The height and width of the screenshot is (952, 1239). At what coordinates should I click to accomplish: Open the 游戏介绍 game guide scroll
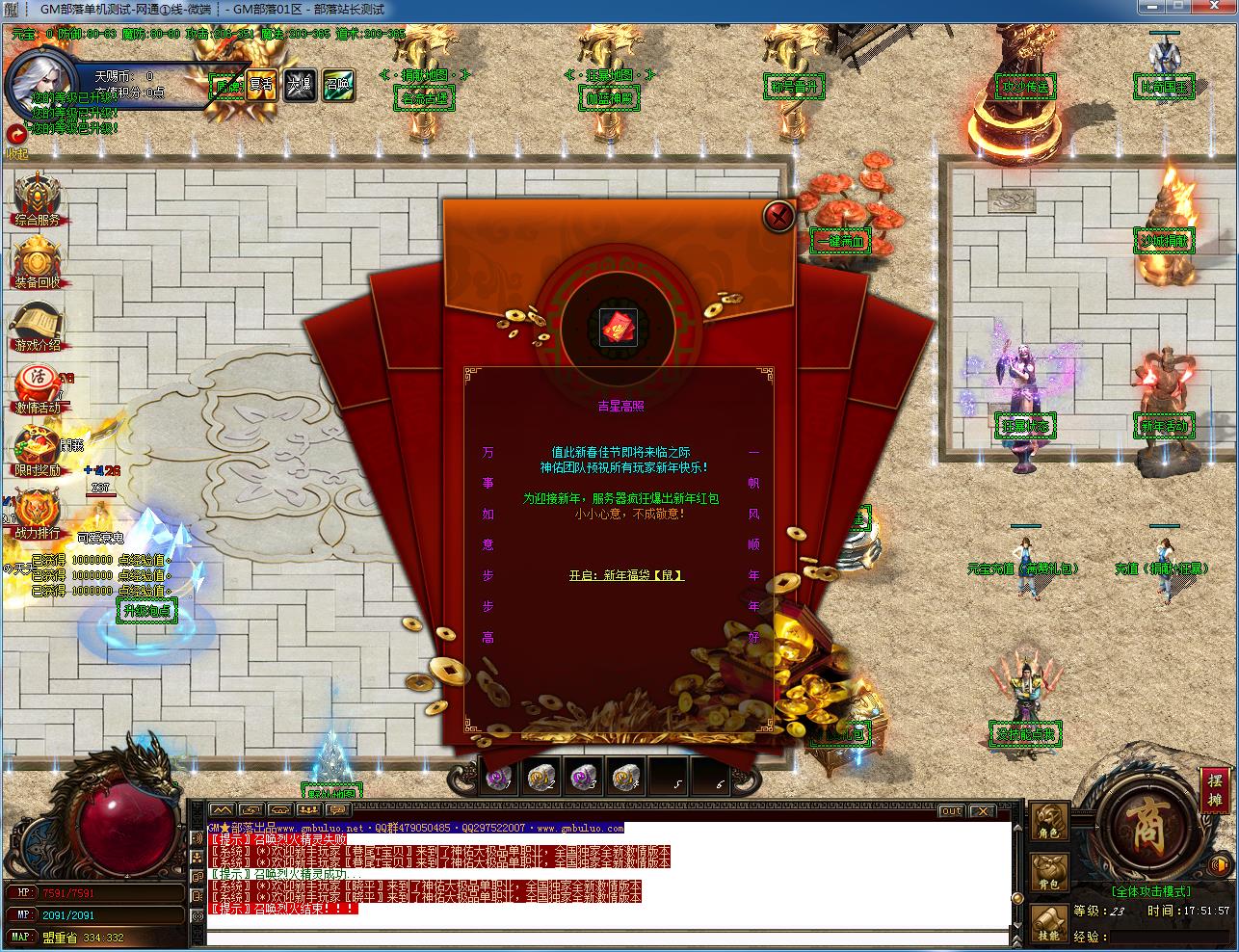[x=37, y=325]
